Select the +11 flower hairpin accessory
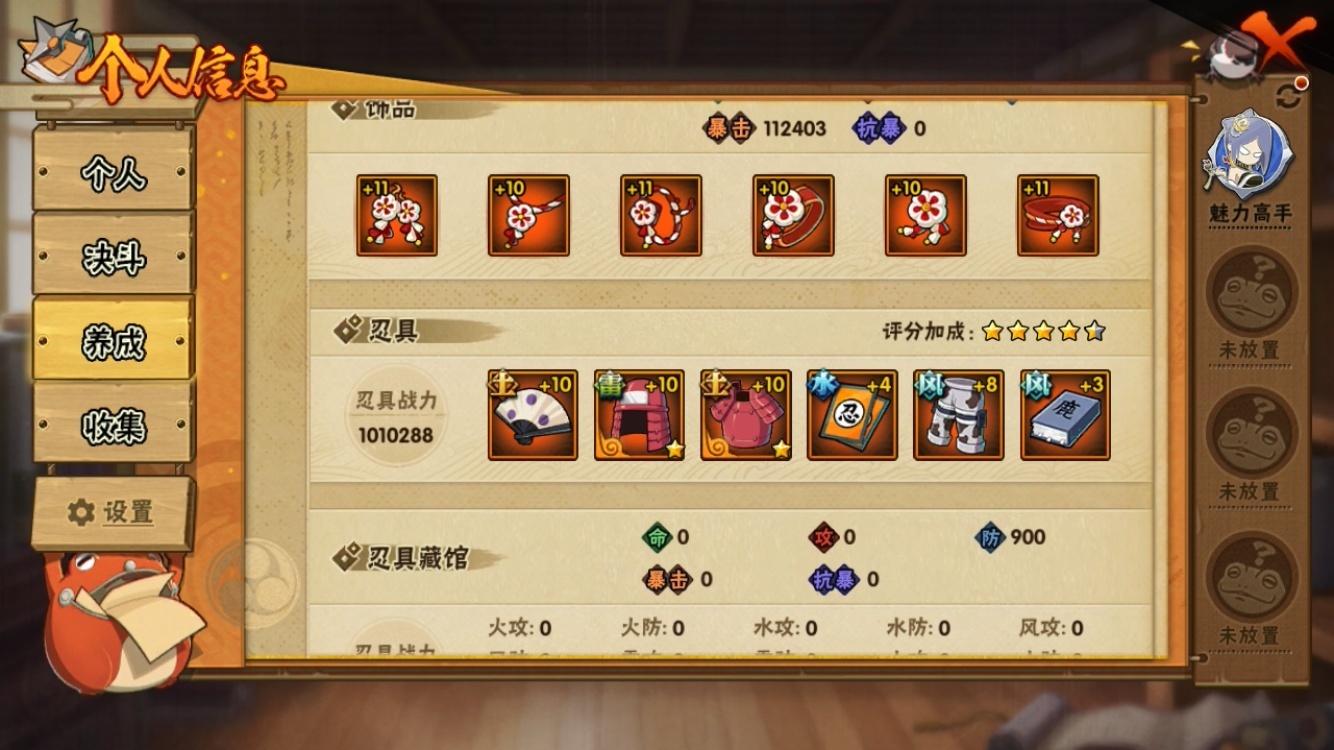The image size is (1334, 750). click(396, 215)
